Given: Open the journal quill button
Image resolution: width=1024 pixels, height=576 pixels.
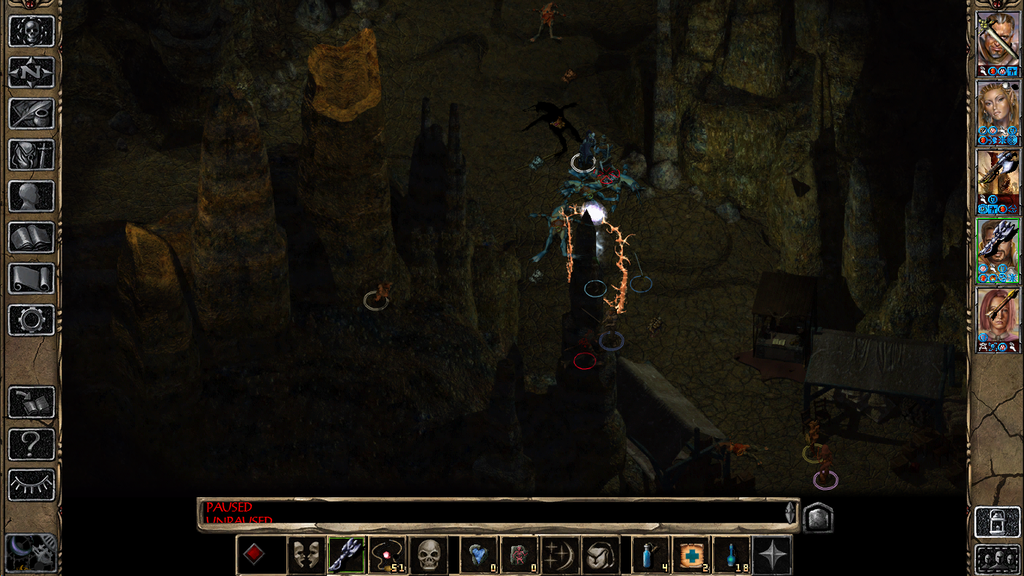Looking at the screenshot, I should [31, 113].
